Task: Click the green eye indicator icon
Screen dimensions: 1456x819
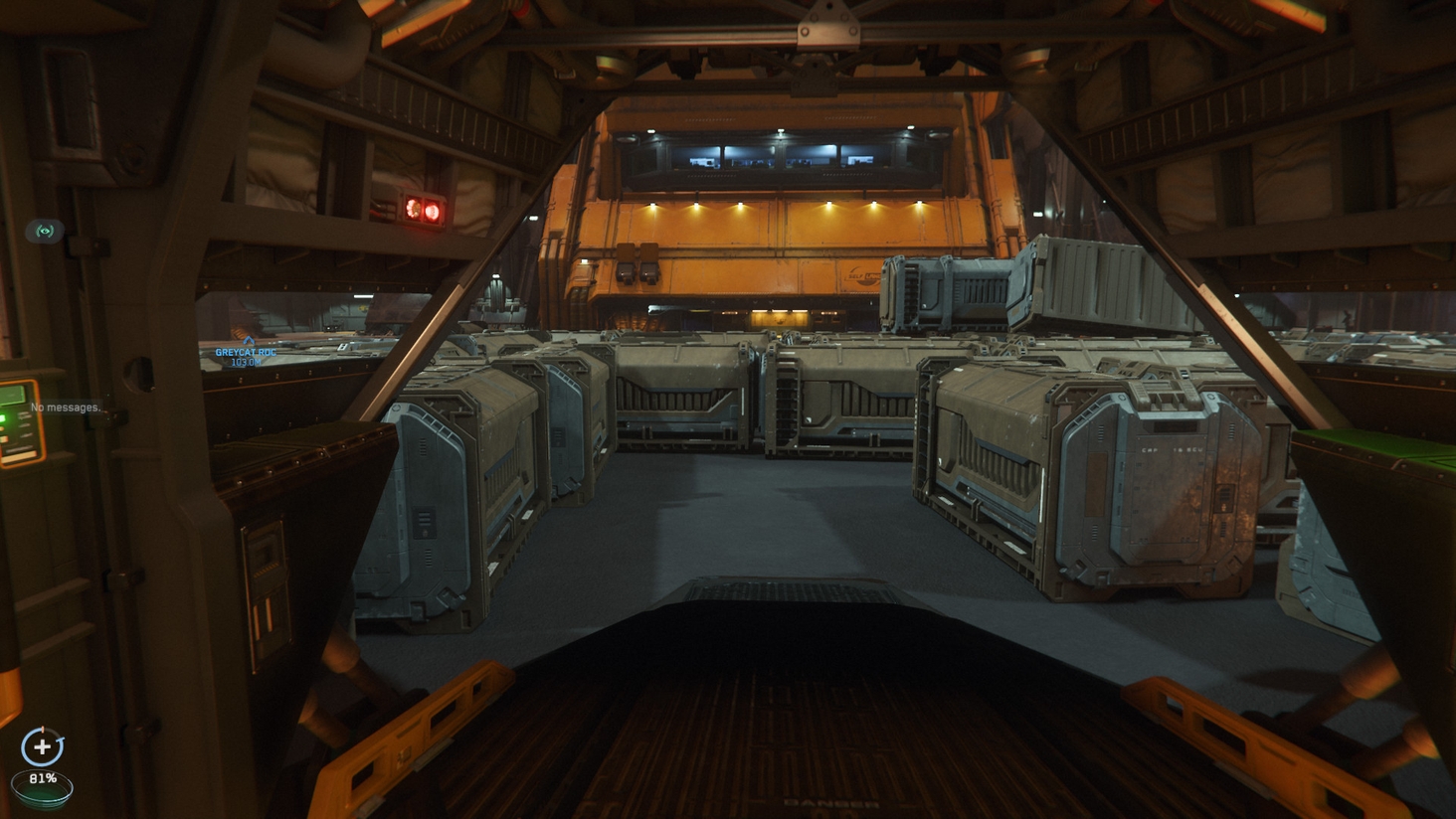Action: coord(45,231)
